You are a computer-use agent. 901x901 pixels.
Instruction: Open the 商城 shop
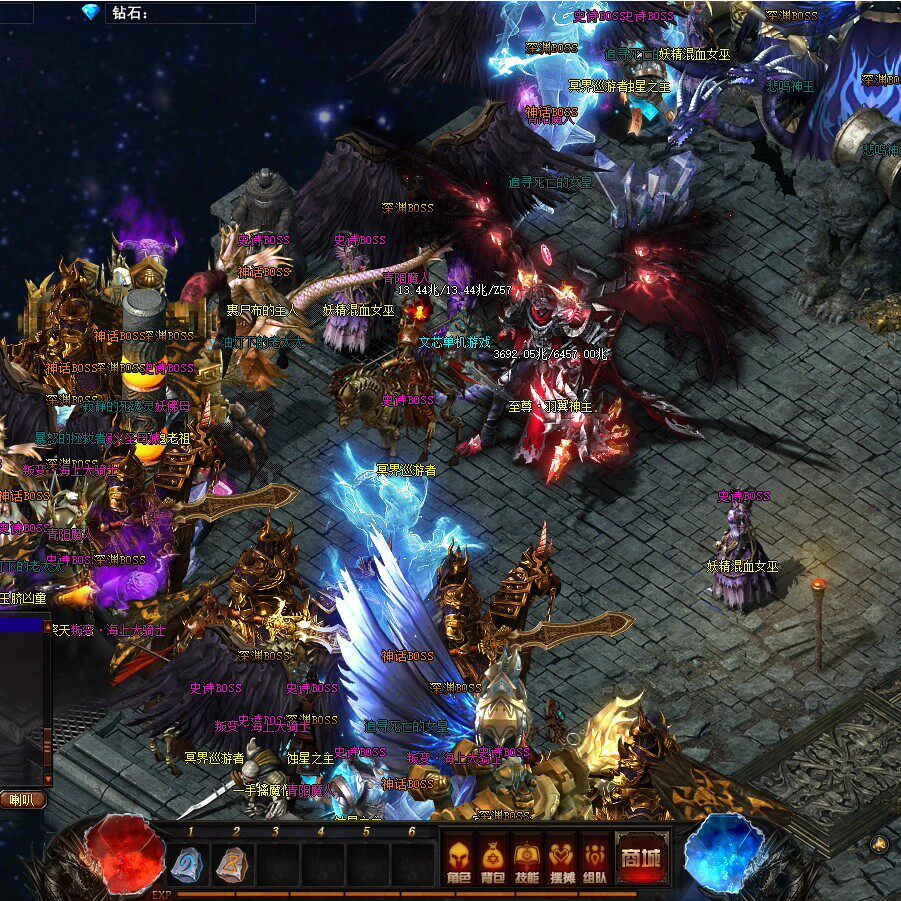point(640,858)
